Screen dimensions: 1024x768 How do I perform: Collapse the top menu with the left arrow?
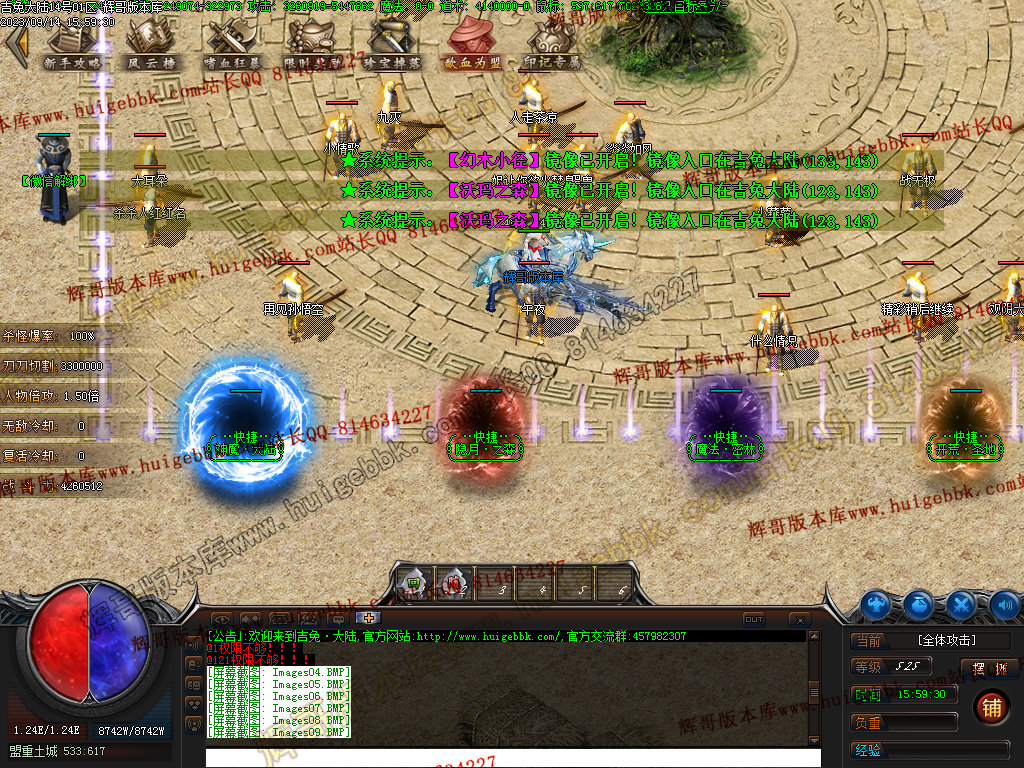click(x=16, y=44)
